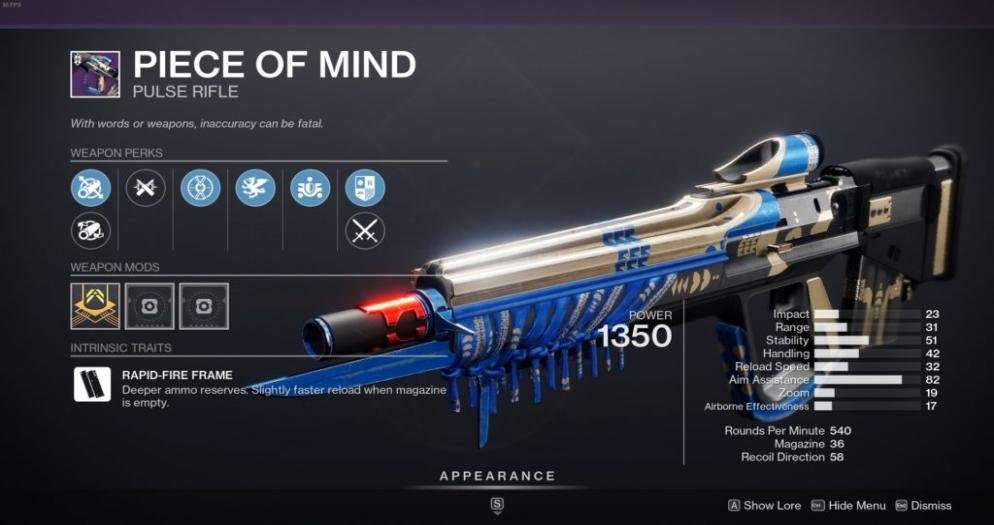Select the first barrel perk icon

(90, 187)
